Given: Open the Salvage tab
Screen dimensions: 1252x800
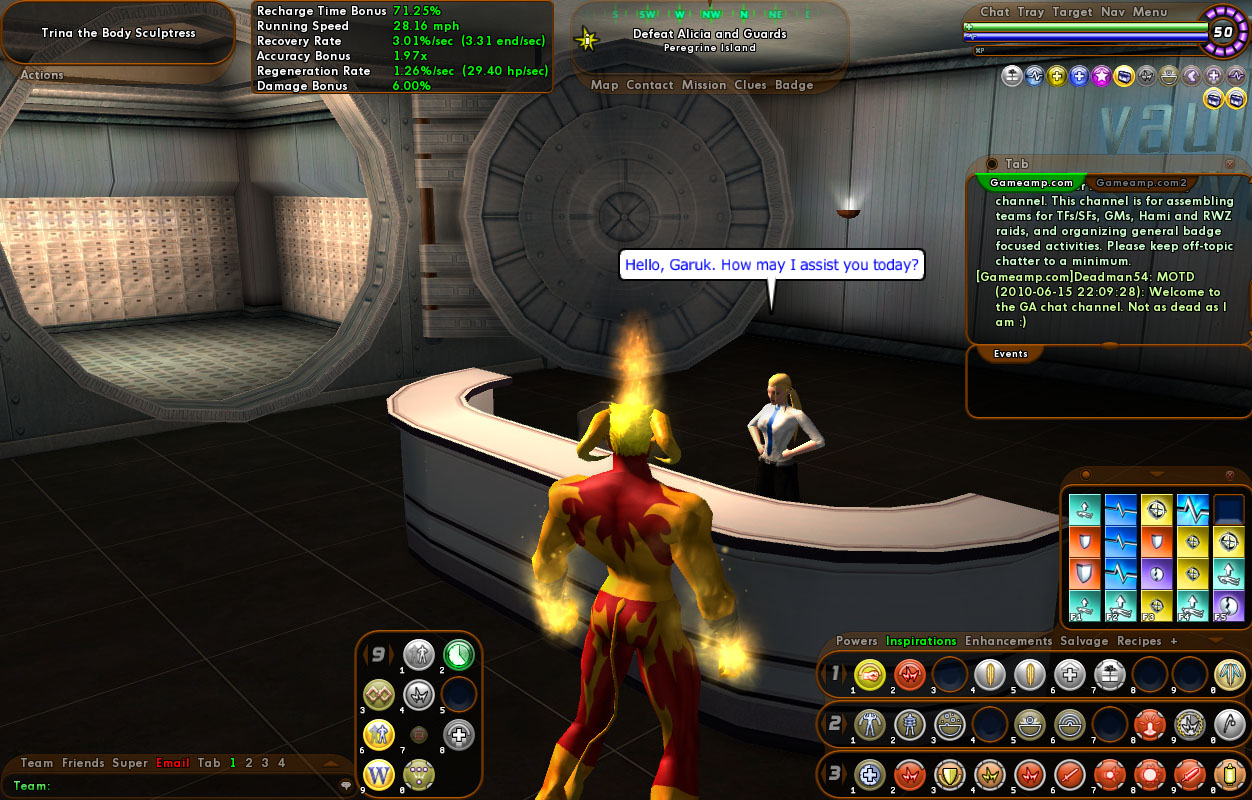Looking at the screenshot, I should (1084, 641).
